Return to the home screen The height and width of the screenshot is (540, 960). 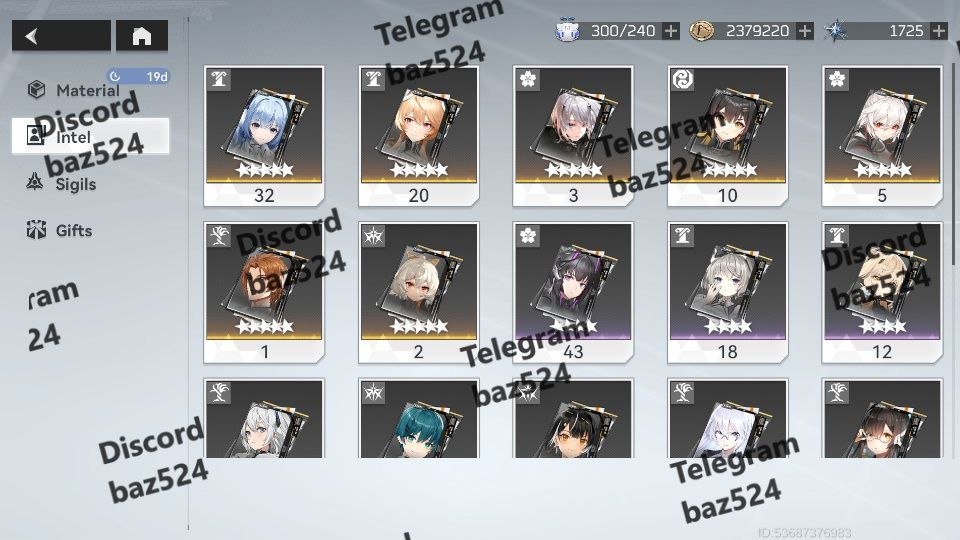point(142,37)
